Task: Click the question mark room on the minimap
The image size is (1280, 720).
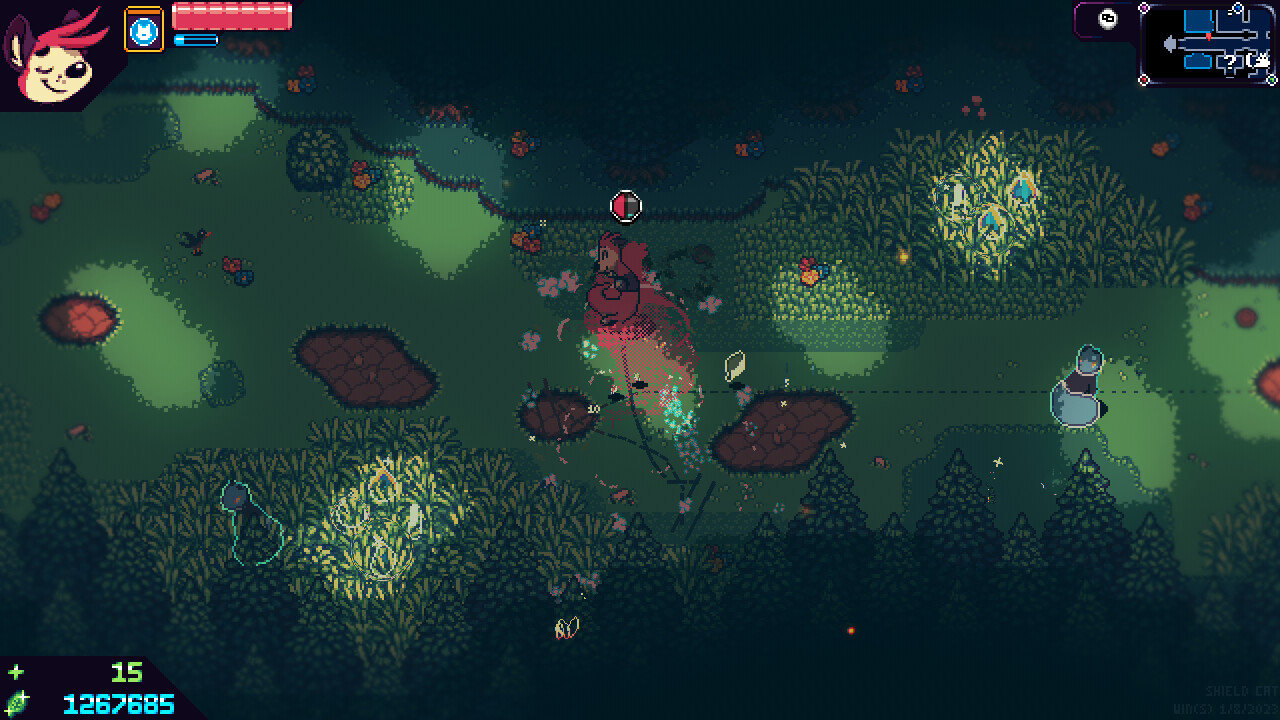Action: click(x=1229, y=62)
